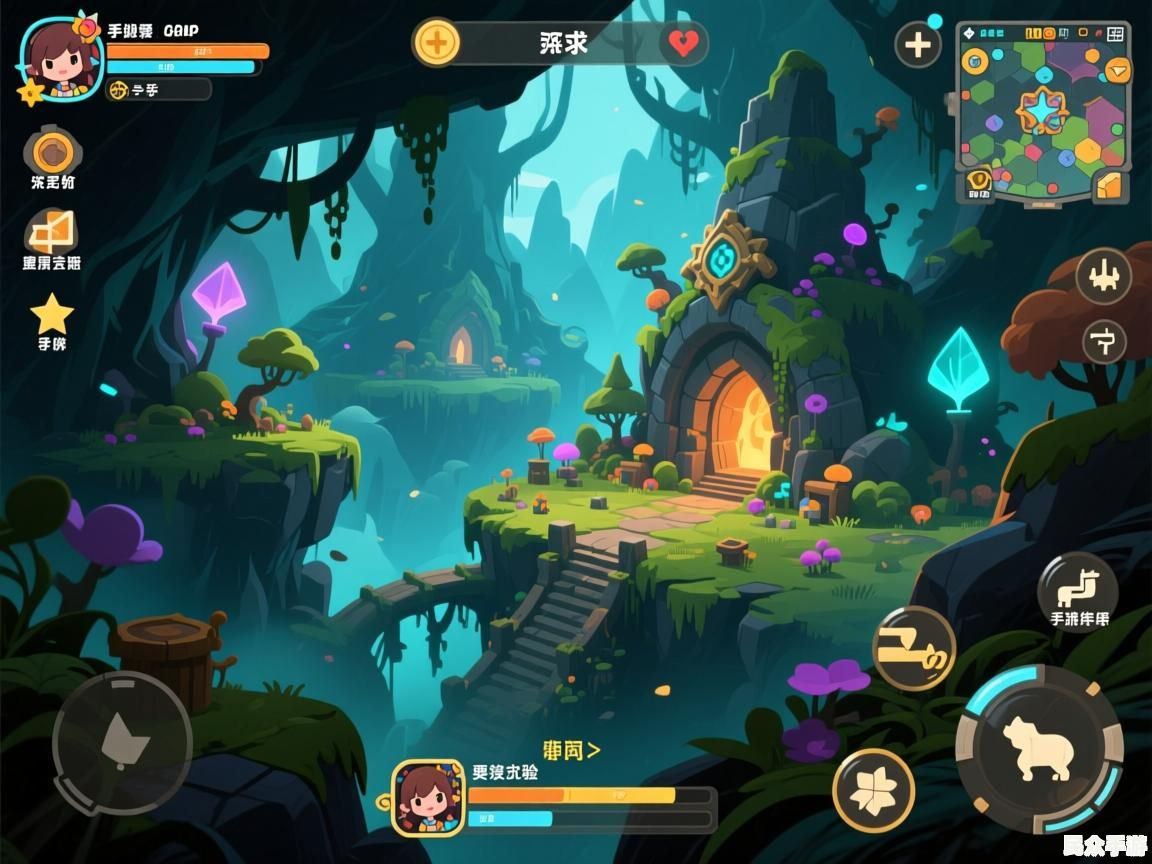Tap the large bear attack button
This screenshot has width=1152, height=864.
click(x=1039, y=748)
